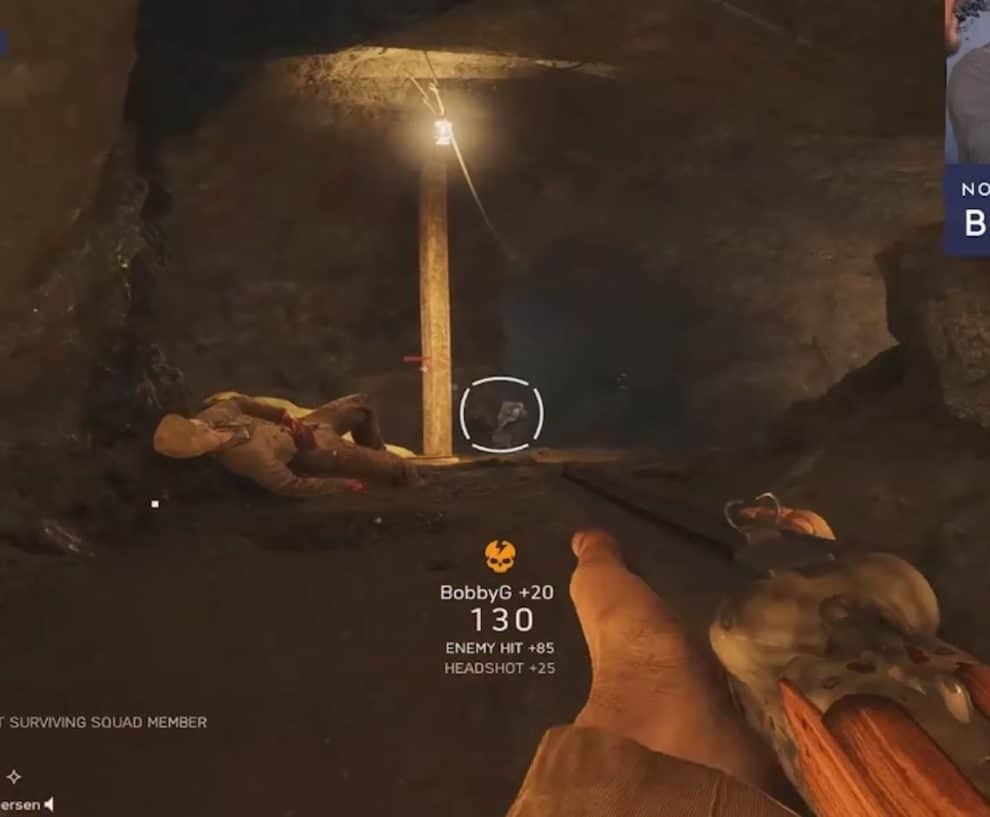Open the streamer webcam overlay
990x817 pixels.
click(967, 82)
